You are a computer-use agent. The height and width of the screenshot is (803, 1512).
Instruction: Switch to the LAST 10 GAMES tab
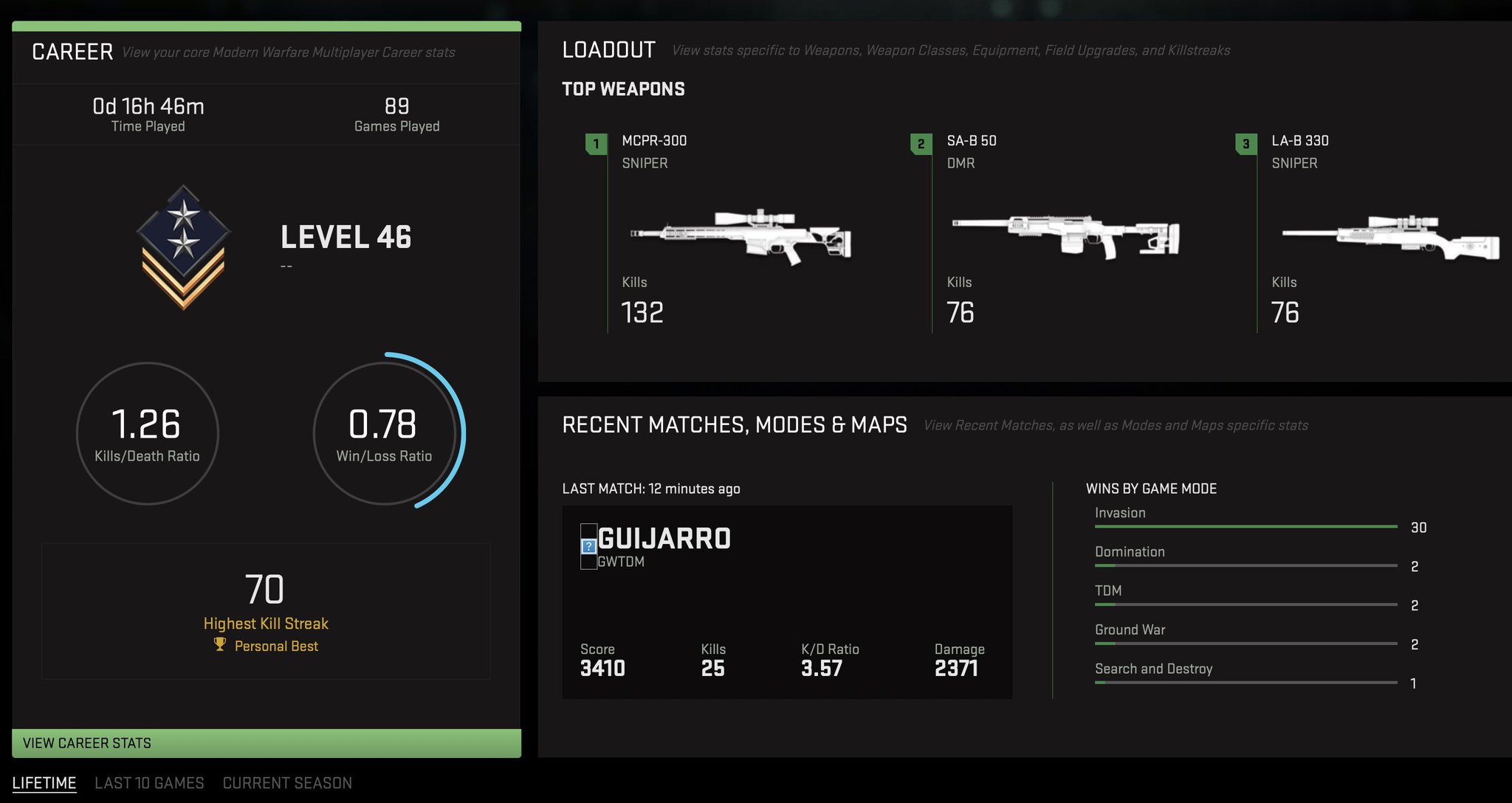[x=149, y=783]
